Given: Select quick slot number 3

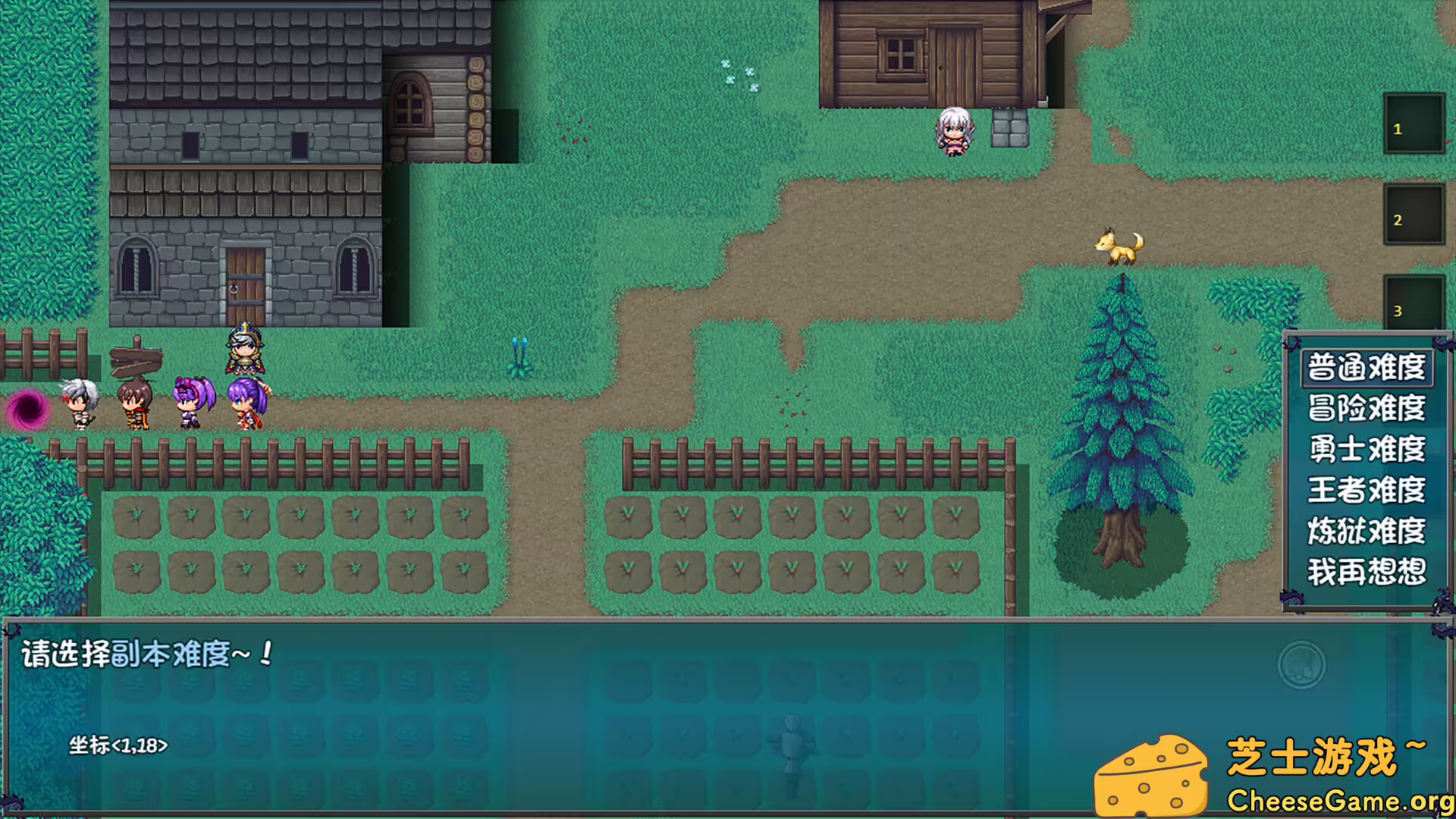Looking at the screenshot, I should pos(1414,303).
